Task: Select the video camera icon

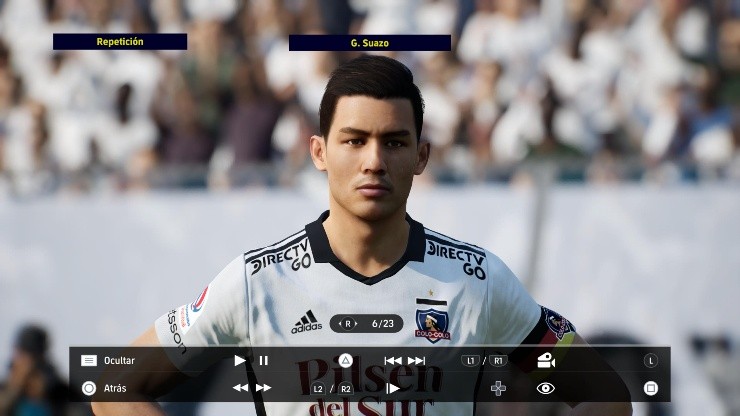Action: point(545,360)
